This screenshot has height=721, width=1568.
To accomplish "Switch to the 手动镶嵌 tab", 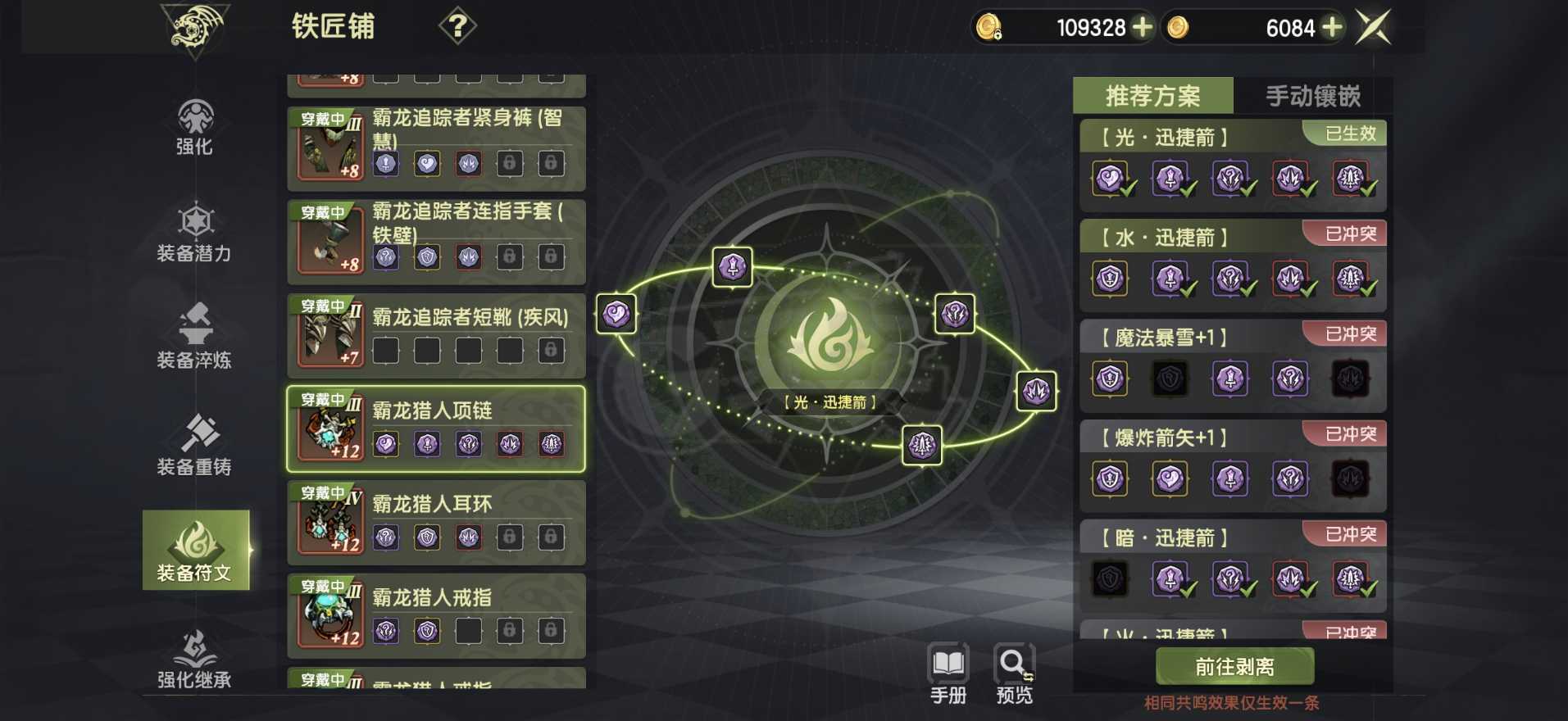I will coord(1313,97).
